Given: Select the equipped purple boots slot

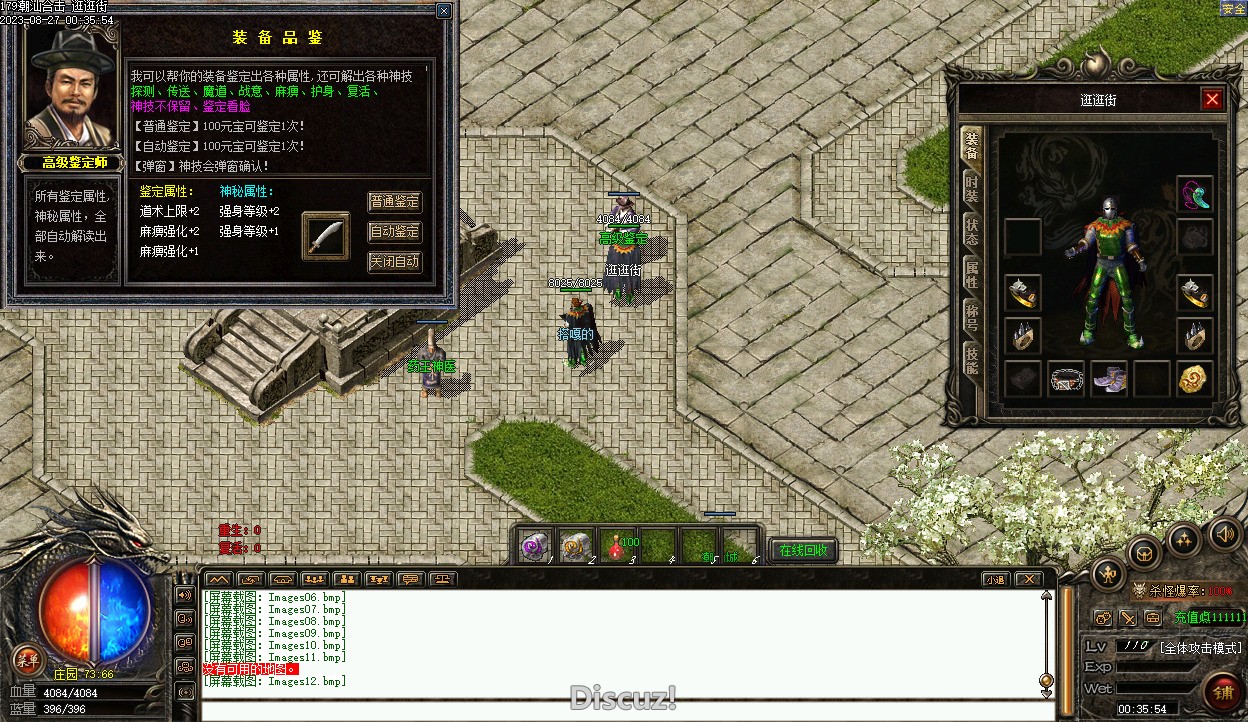Looking at the screenshot, I should (1109, 380).
